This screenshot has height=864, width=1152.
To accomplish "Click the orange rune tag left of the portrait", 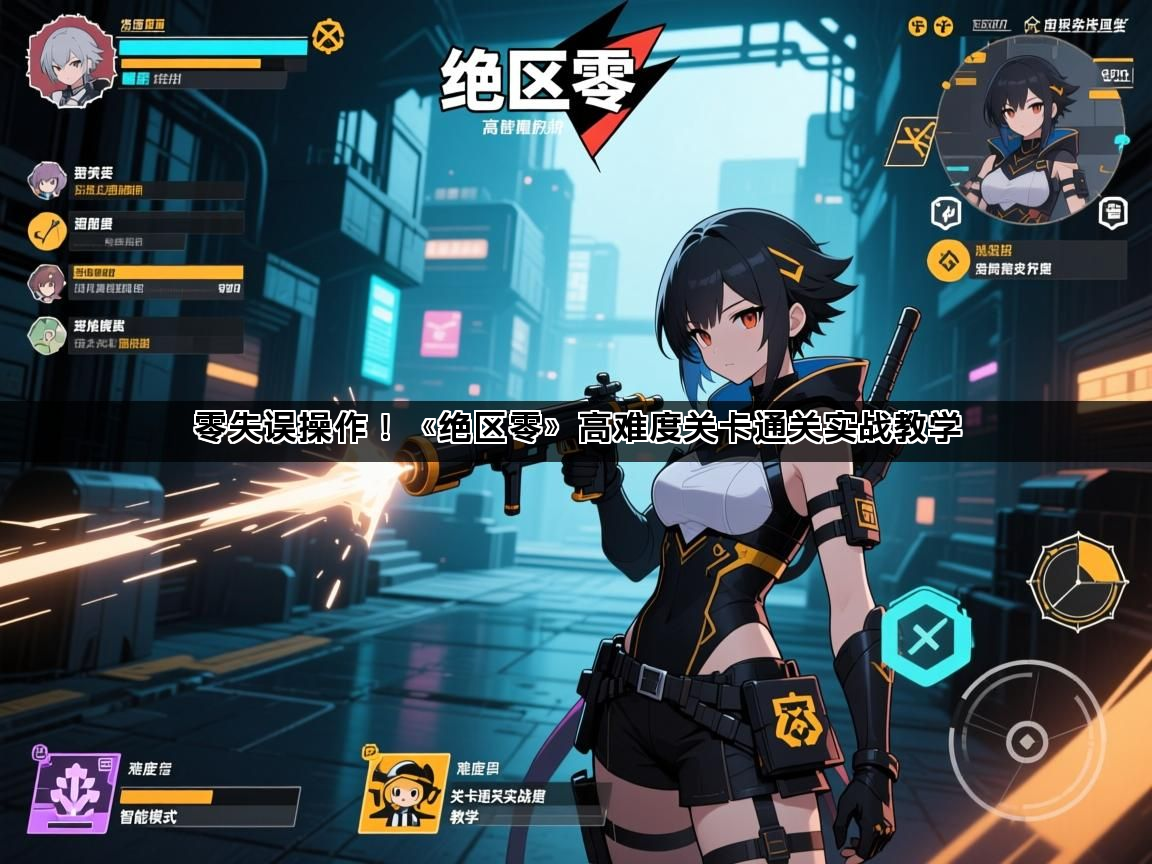I will click(x=912, y=142).
